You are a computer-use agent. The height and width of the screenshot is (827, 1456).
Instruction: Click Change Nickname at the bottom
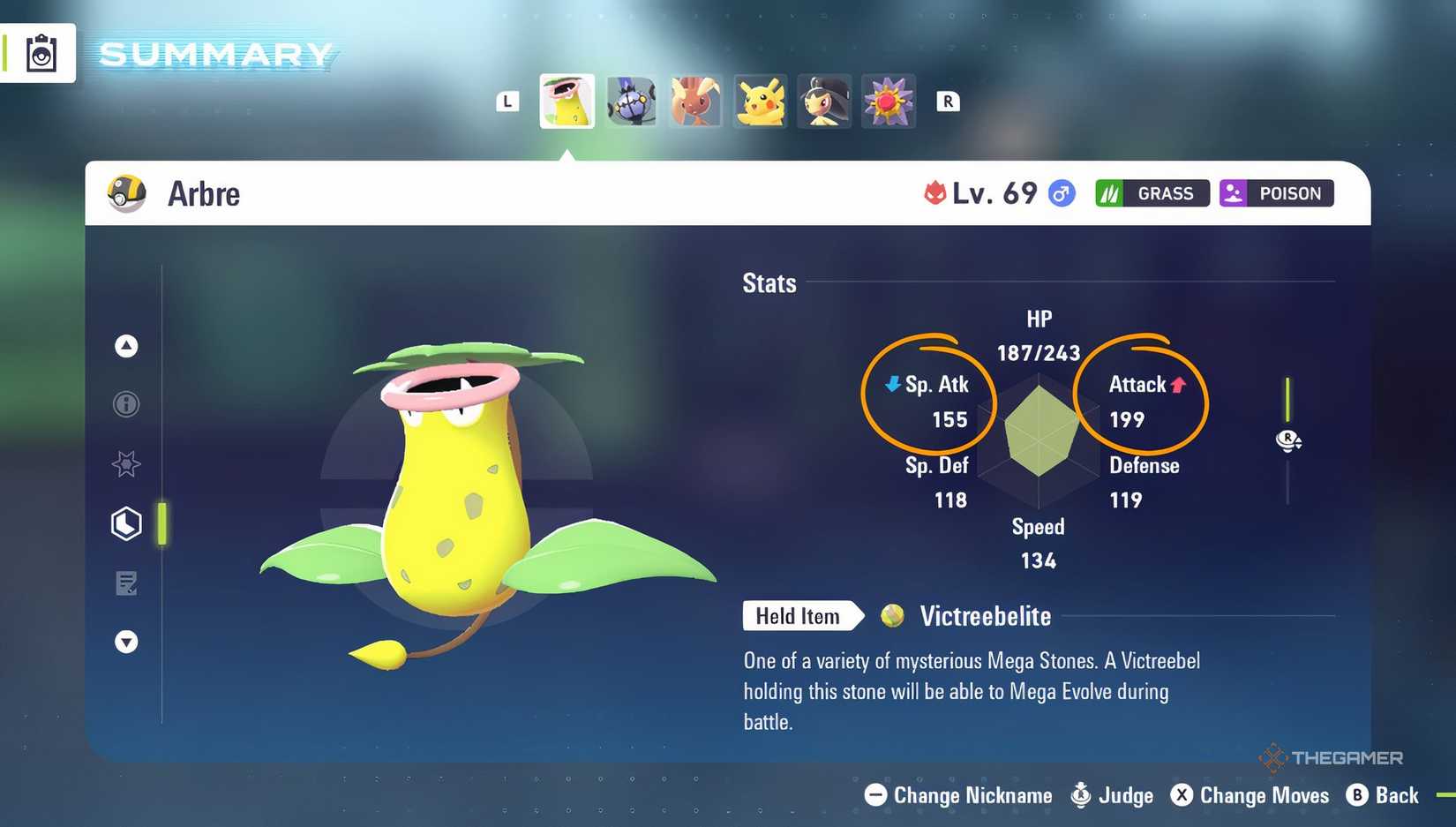tap(957, 795)
